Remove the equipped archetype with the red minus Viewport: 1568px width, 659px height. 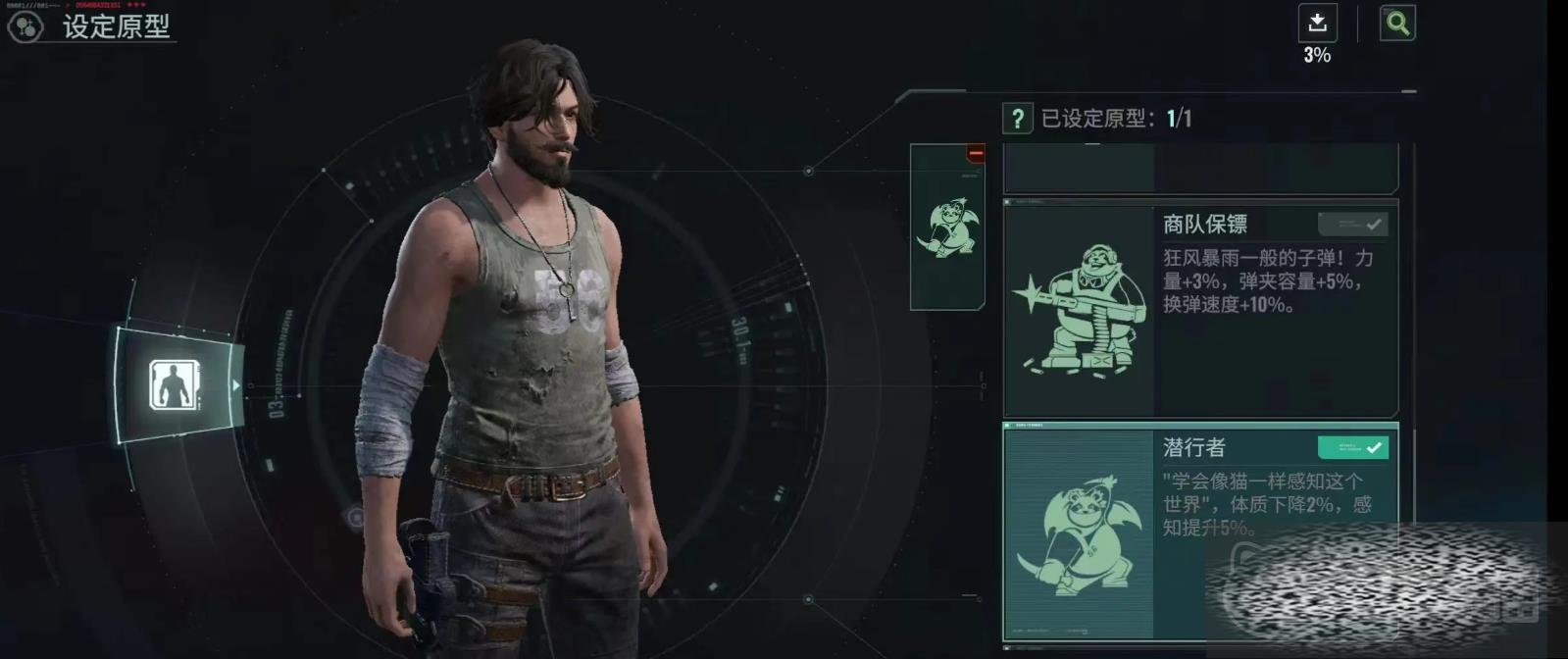pos(975,153)
